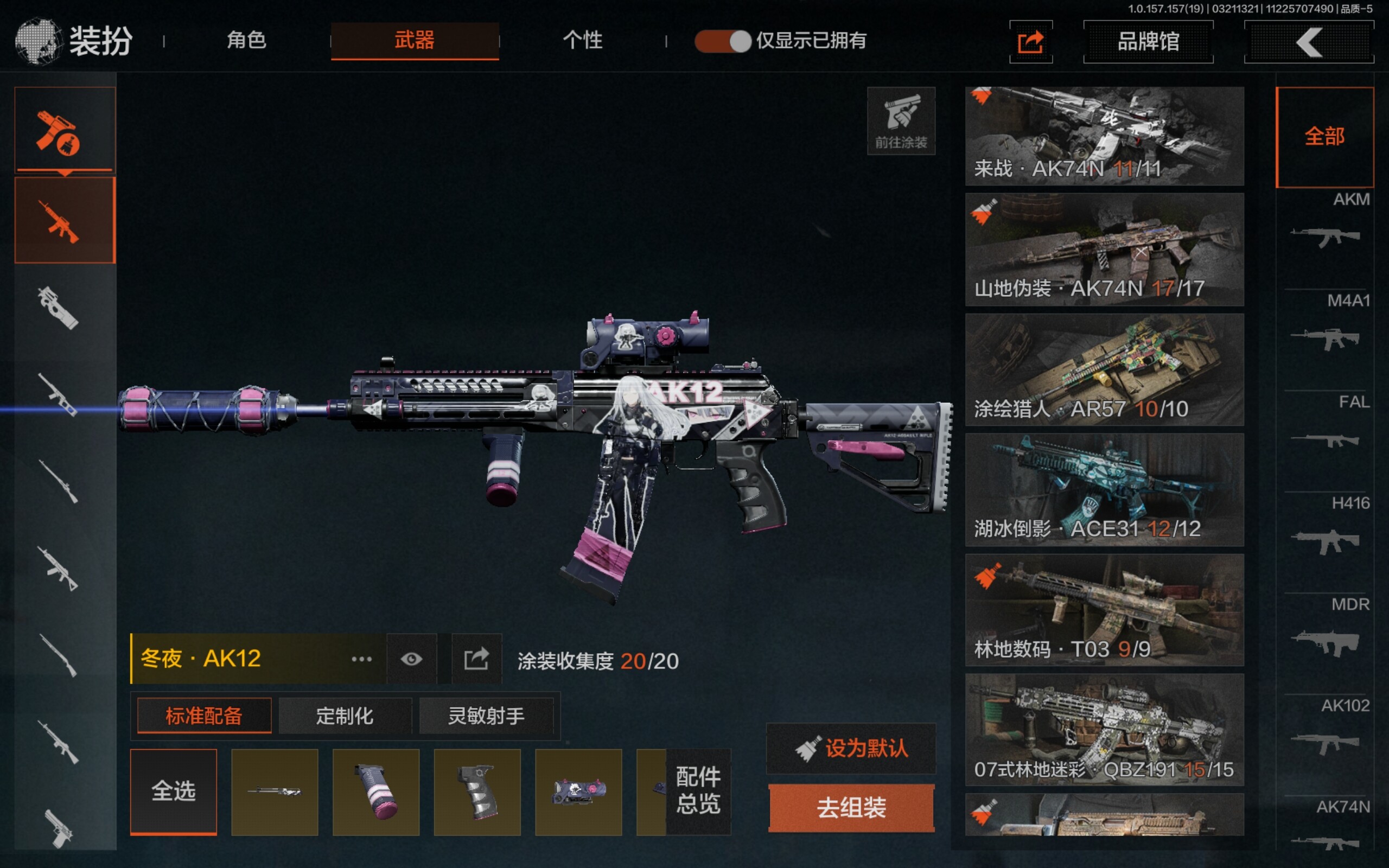Viewport: 1389px width, 868px height.
Task: Show the H416 weapon filter
Action: (1326, 529)
